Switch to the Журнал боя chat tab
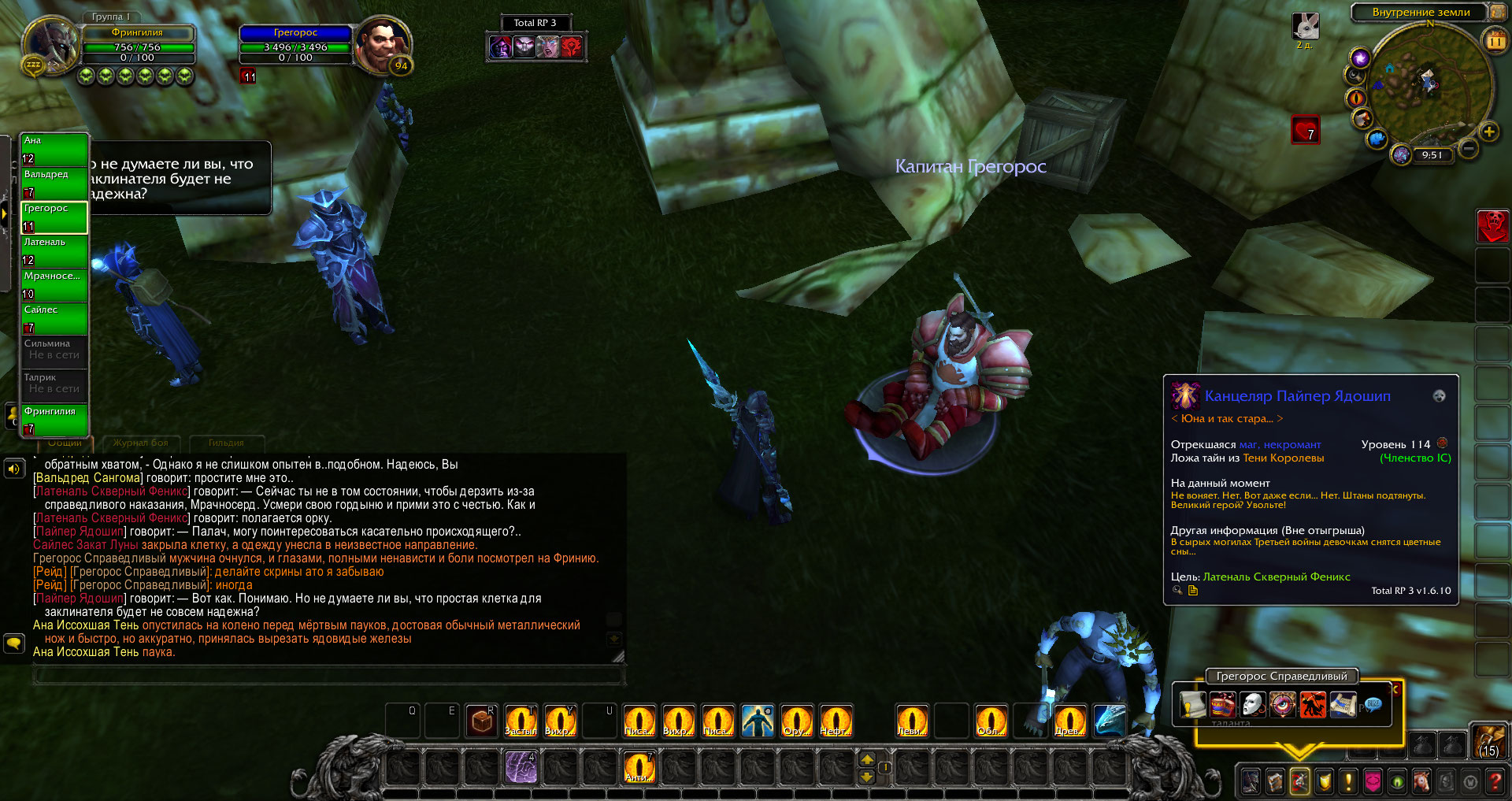Image resolution: width=1512 pixels, height=801 pixels. [x=141, y=443]
